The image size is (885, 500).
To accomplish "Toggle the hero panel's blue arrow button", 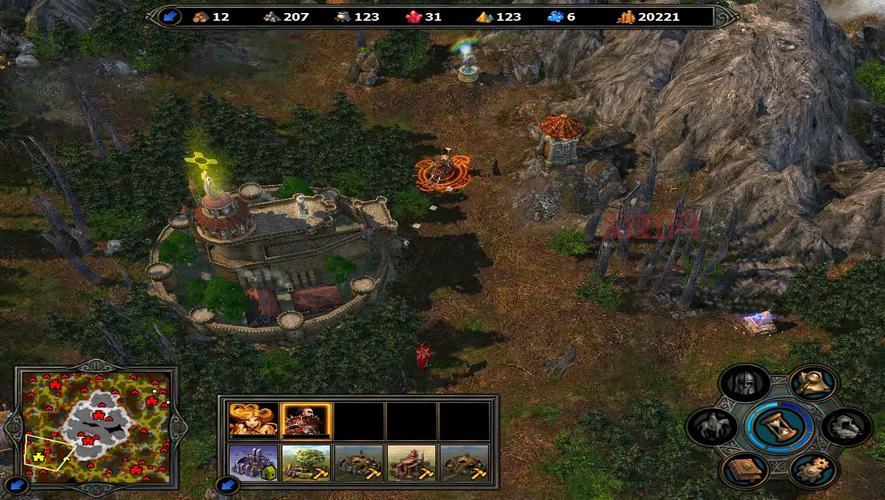I will tap(227, 486).
